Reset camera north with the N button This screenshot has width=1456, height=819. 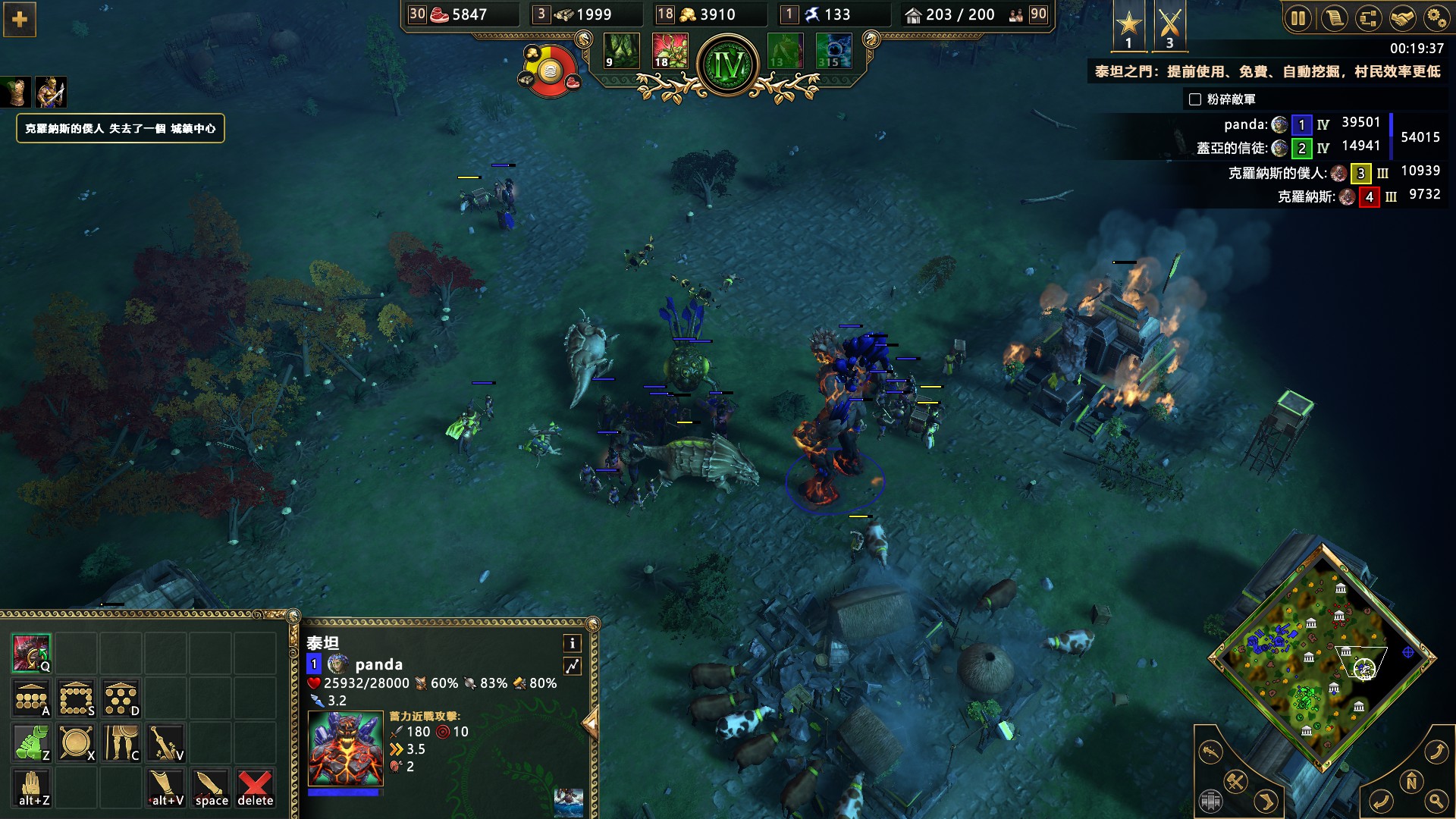point(1410,782)
